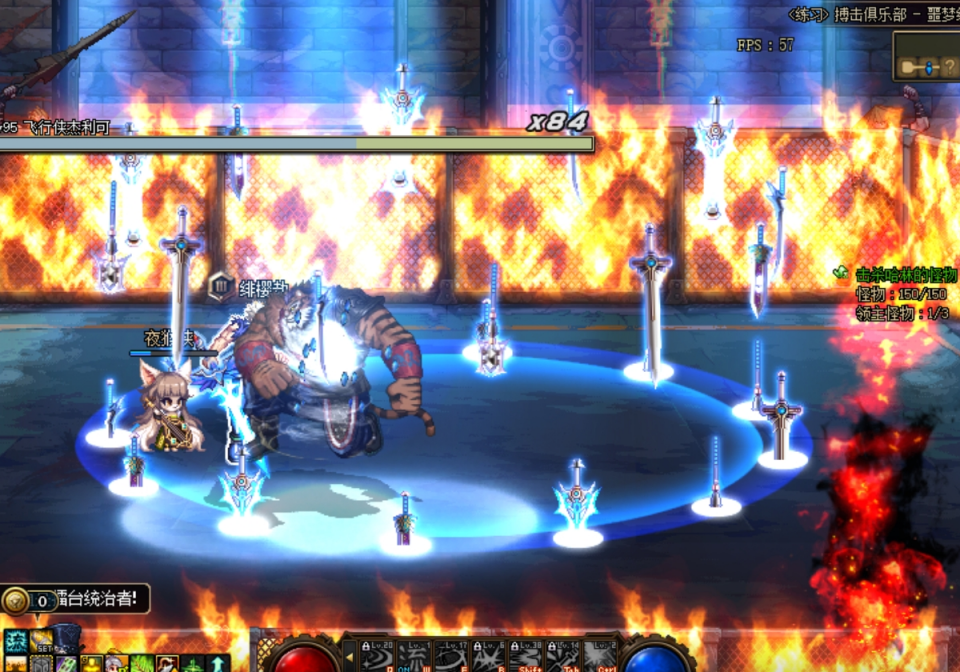Select the SET buff icon
The height and width of the screenshot is (672, 960).
(41, 640)
